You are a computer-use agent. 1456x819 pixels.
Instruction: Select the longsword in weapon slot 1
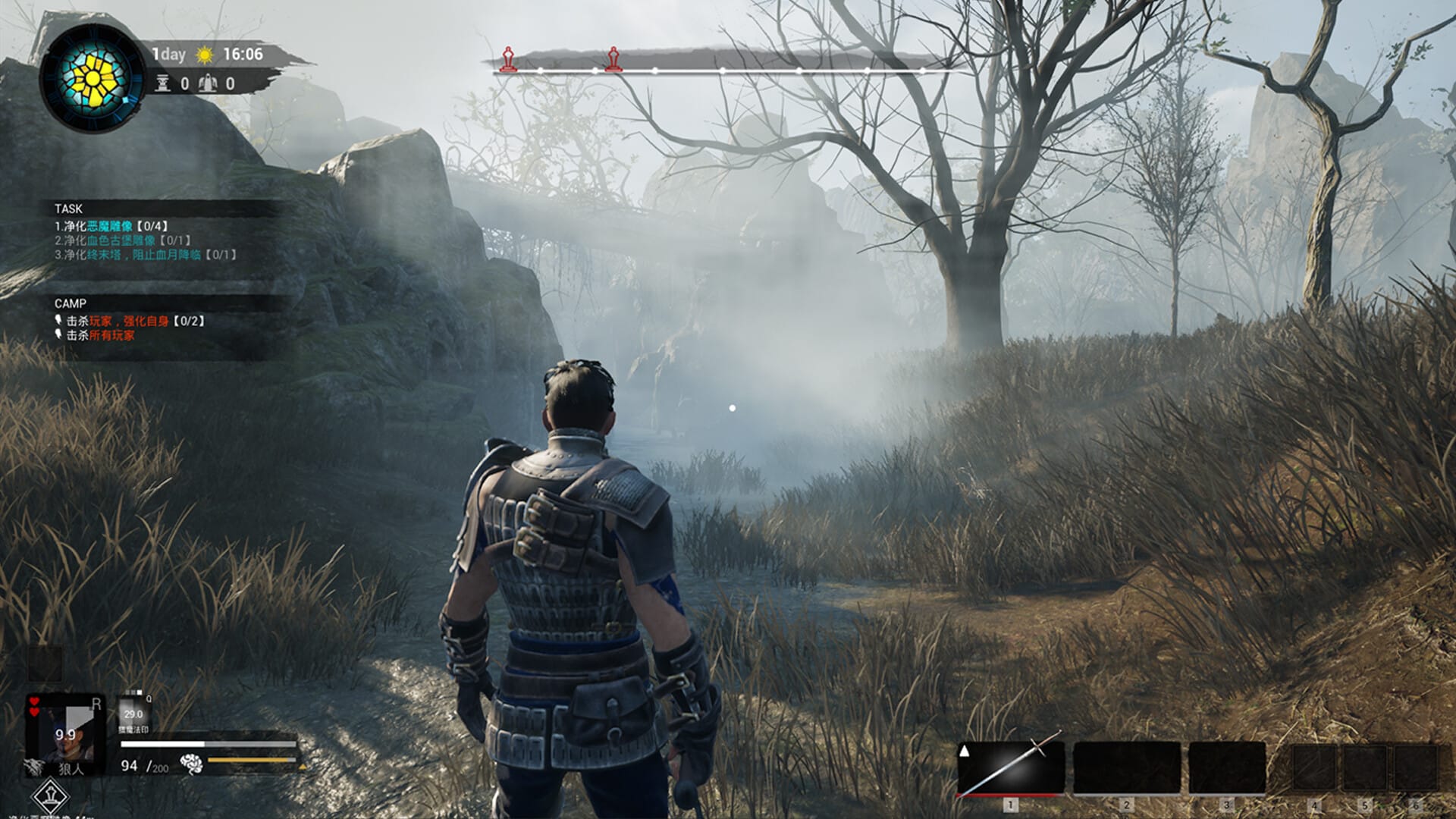[1010, 767]
